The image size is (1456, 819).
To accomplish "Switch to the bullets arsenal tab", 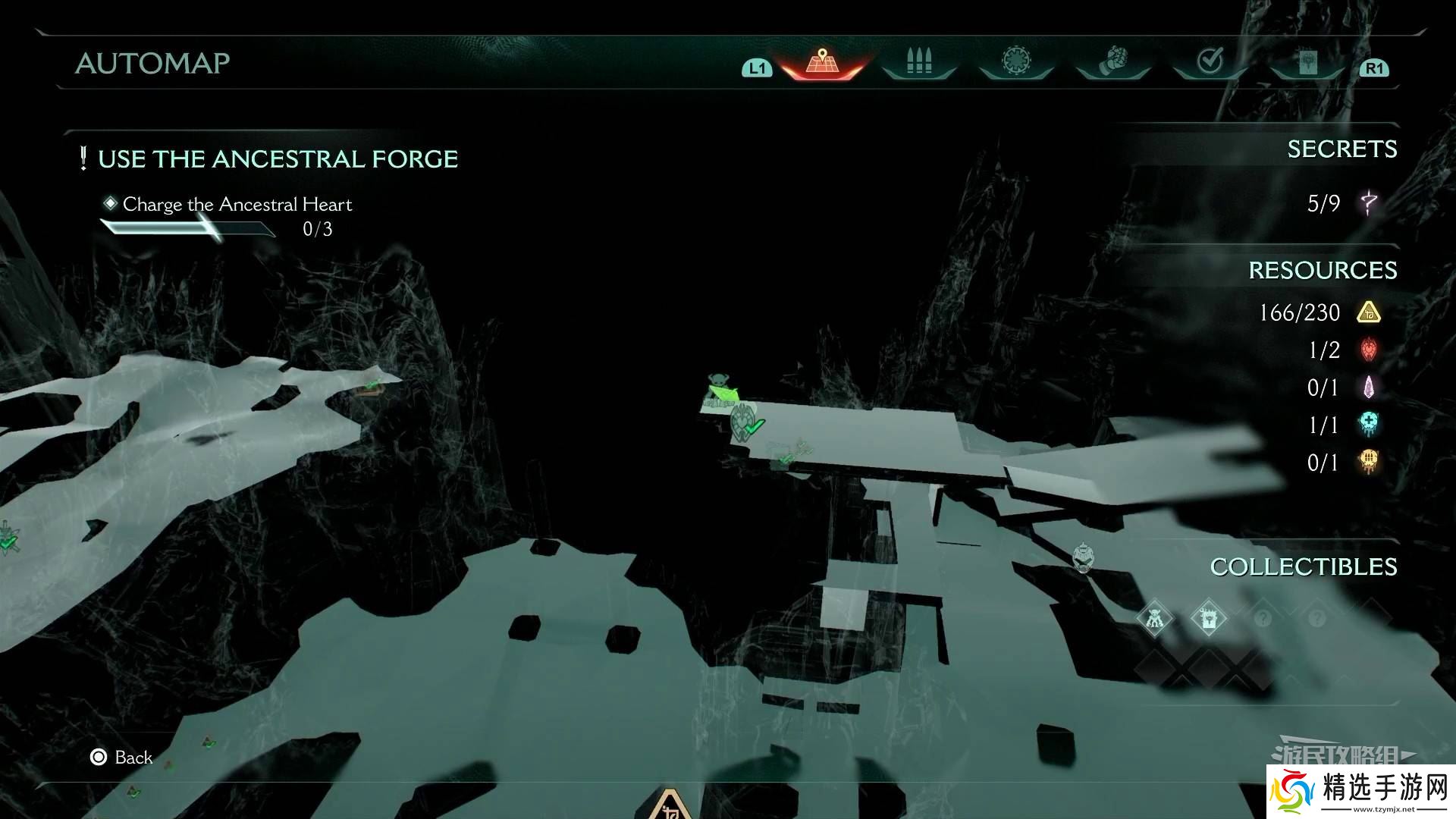I will pos(919,61).
